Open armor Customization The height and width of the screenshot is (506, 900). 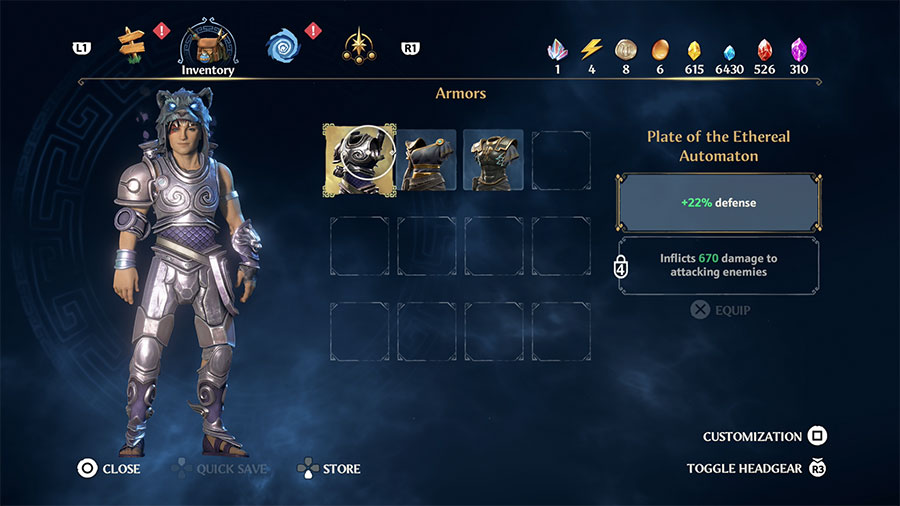pos(764,436)
